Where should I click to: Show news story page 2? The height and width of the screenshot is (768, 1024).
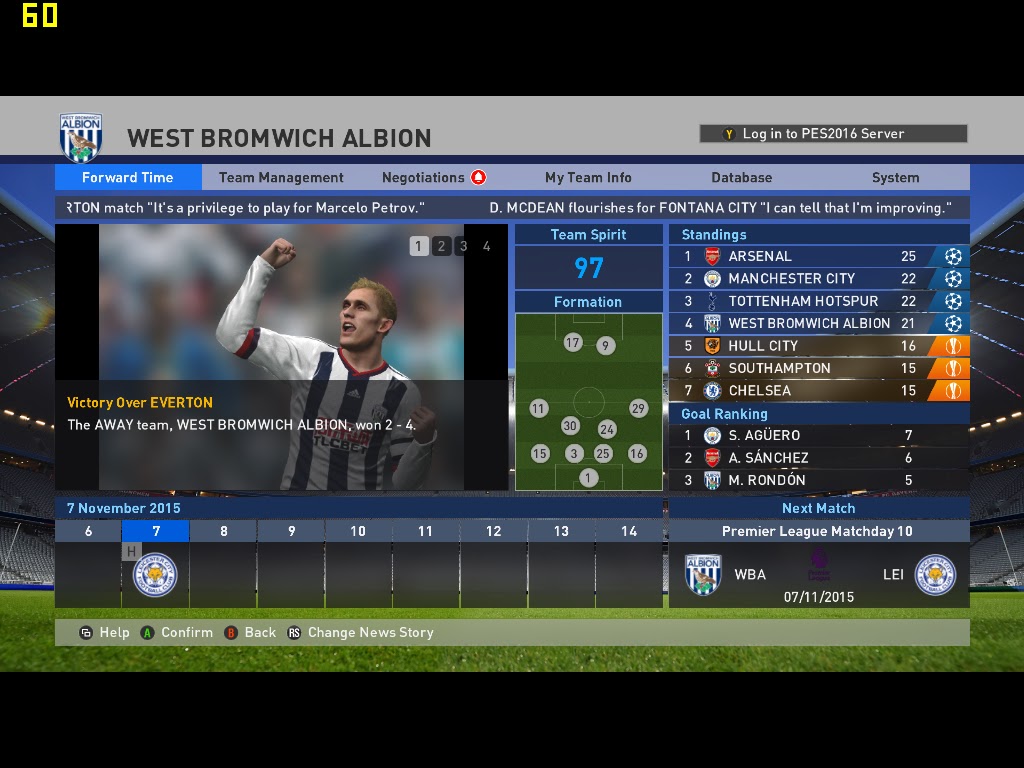(441, 246)
